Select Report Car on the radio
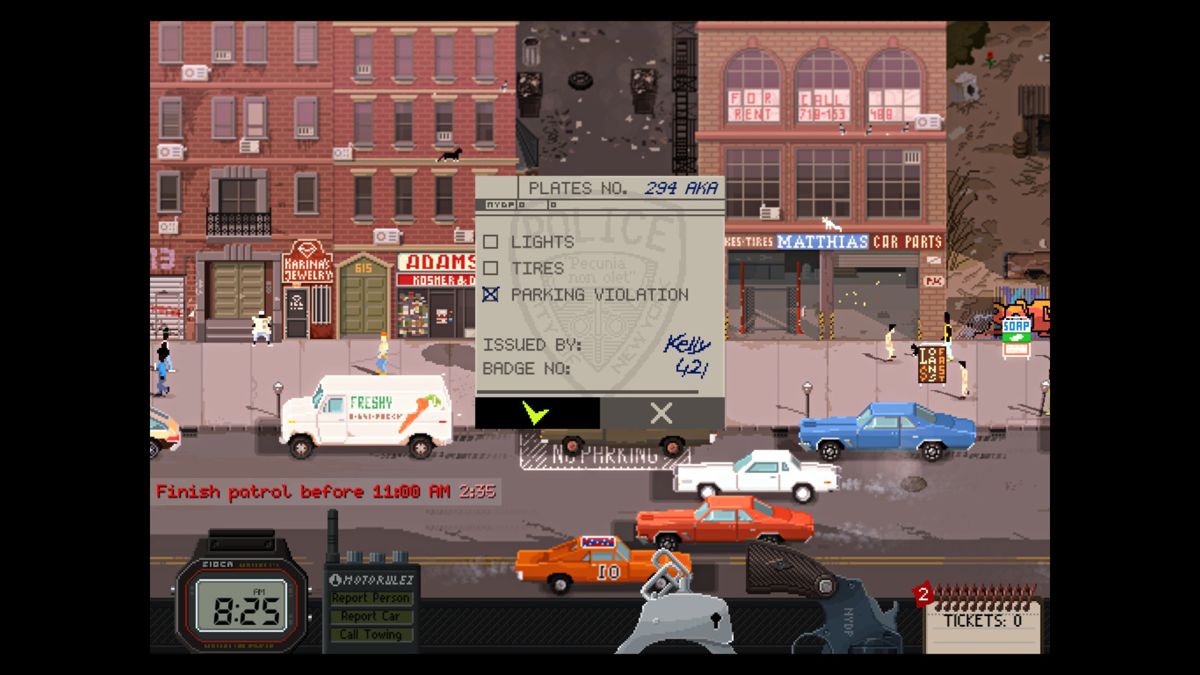 click(370, 616)
